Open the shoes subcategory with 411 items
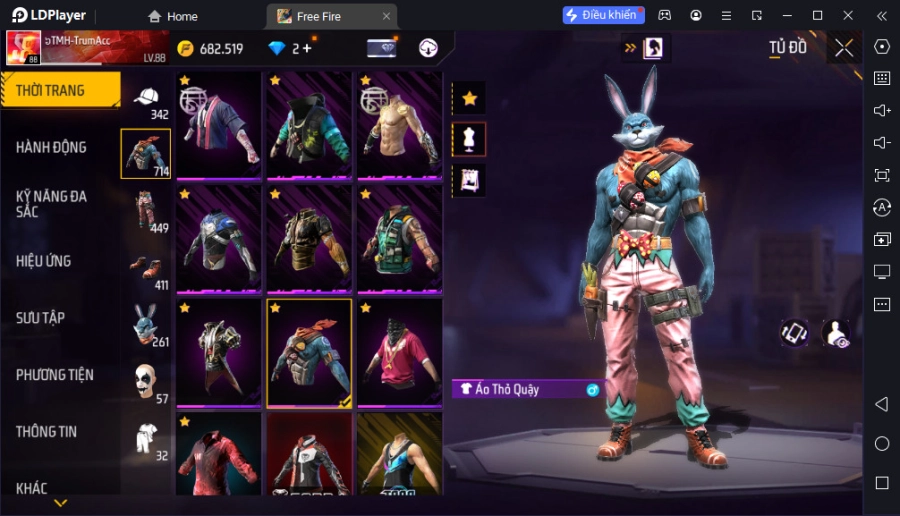This screenshot has height=516, width=900. 146,269
